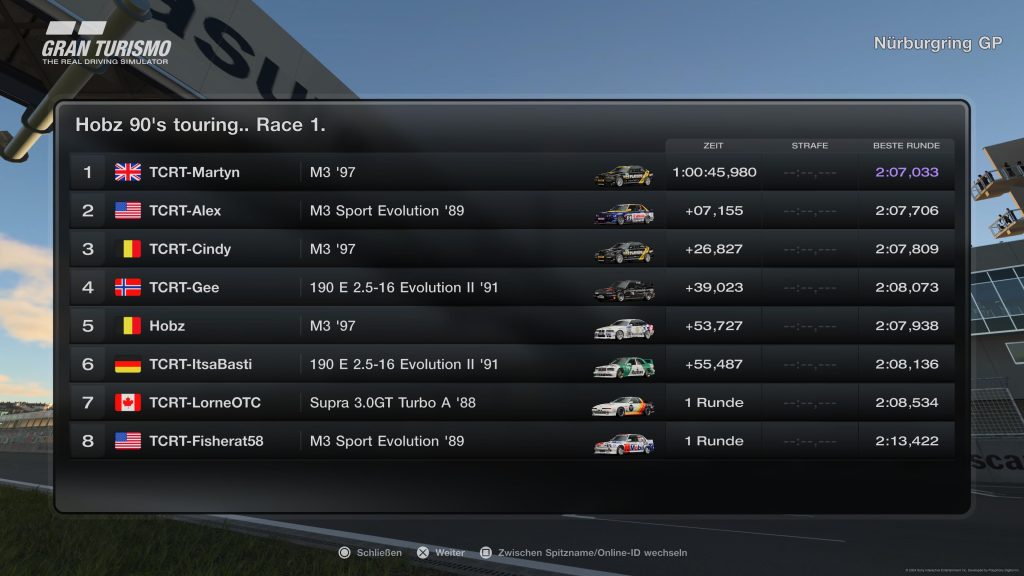Select TCRT-Alex's results row
The width and height of the screenshot is (1024, 576).
click(510, 211)
